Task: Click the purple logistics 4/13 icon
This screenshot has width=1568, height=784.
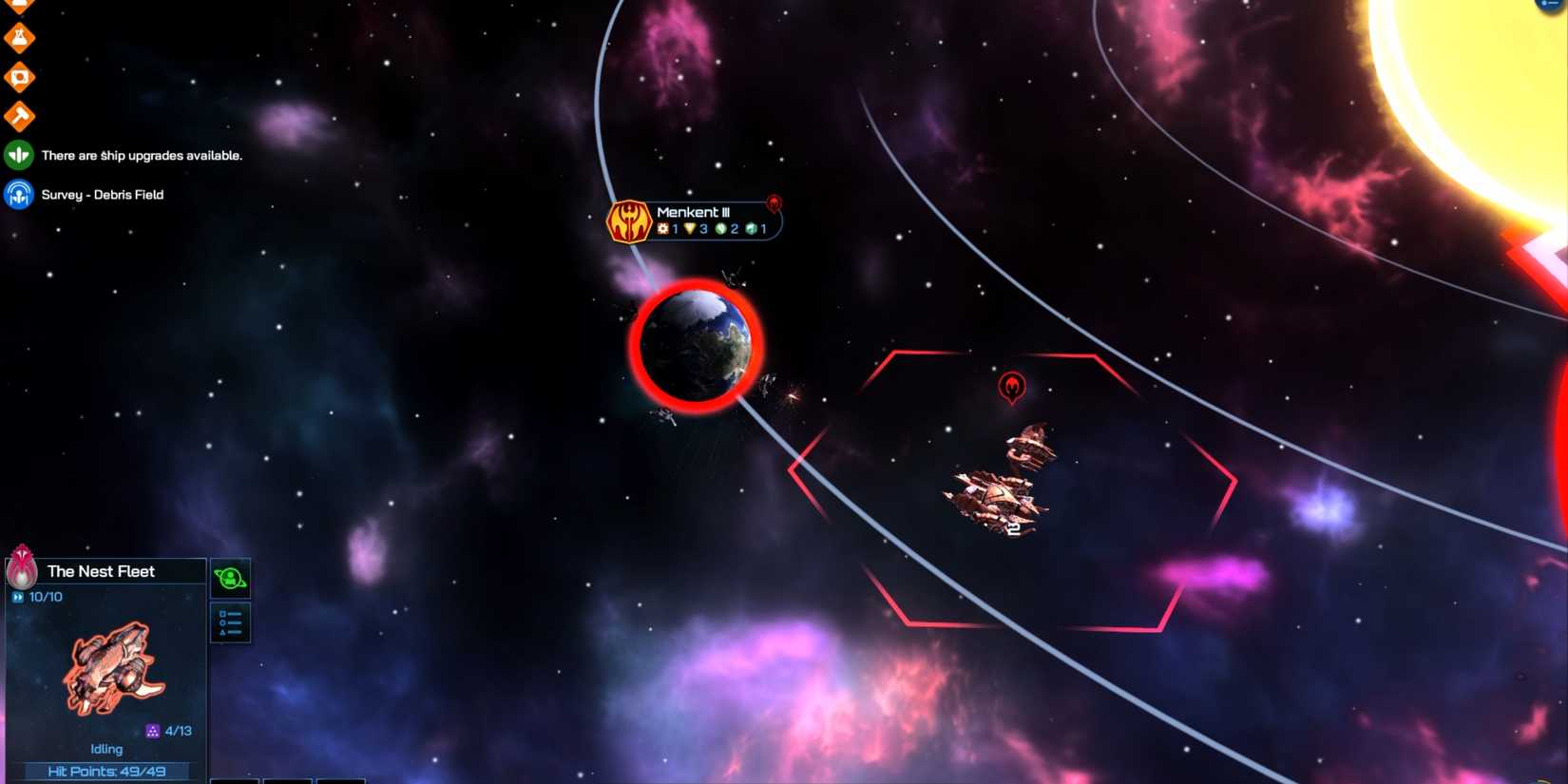Action: (151, 731)
